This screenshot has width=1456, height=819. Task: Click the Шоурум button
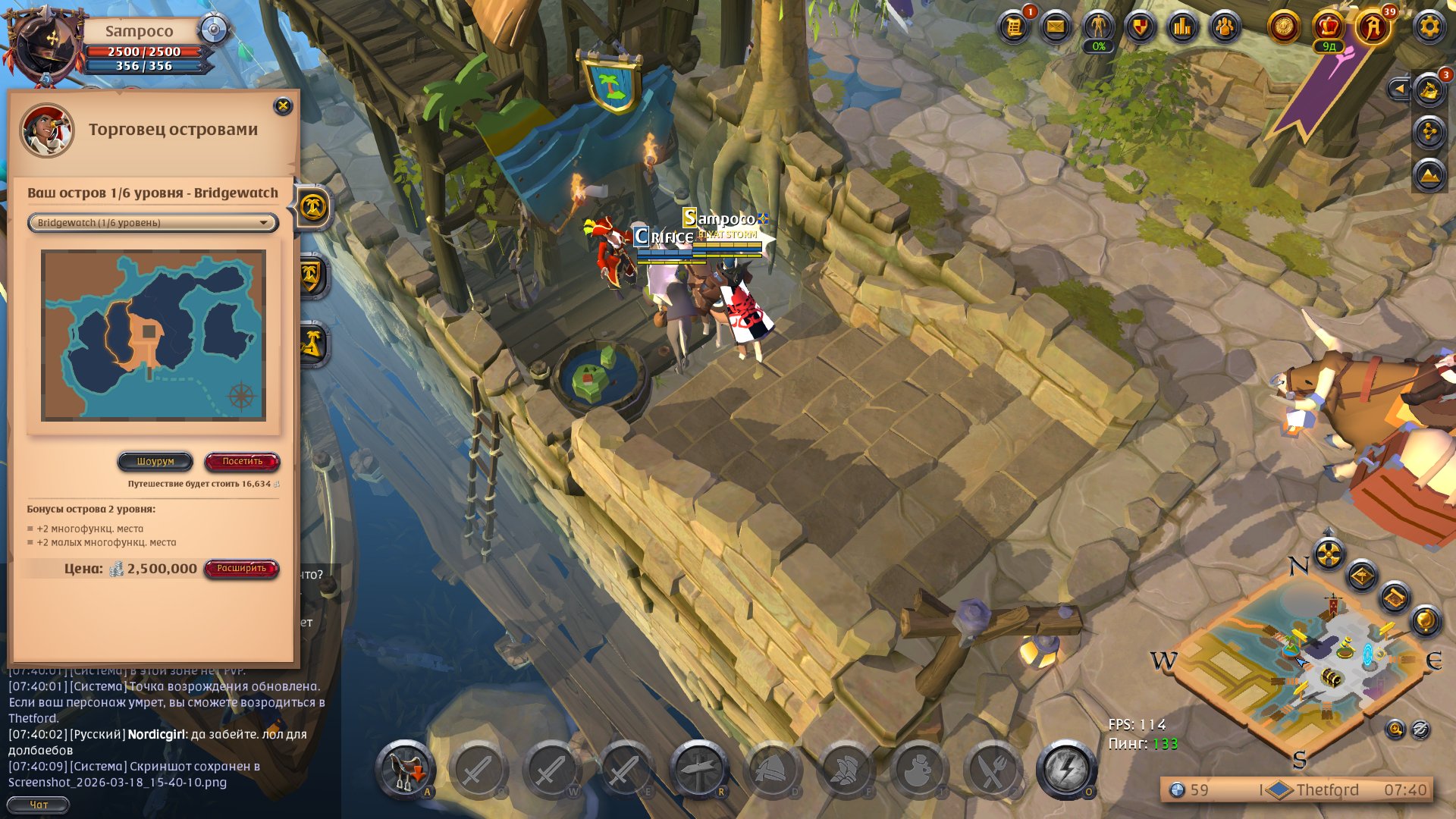155,461
